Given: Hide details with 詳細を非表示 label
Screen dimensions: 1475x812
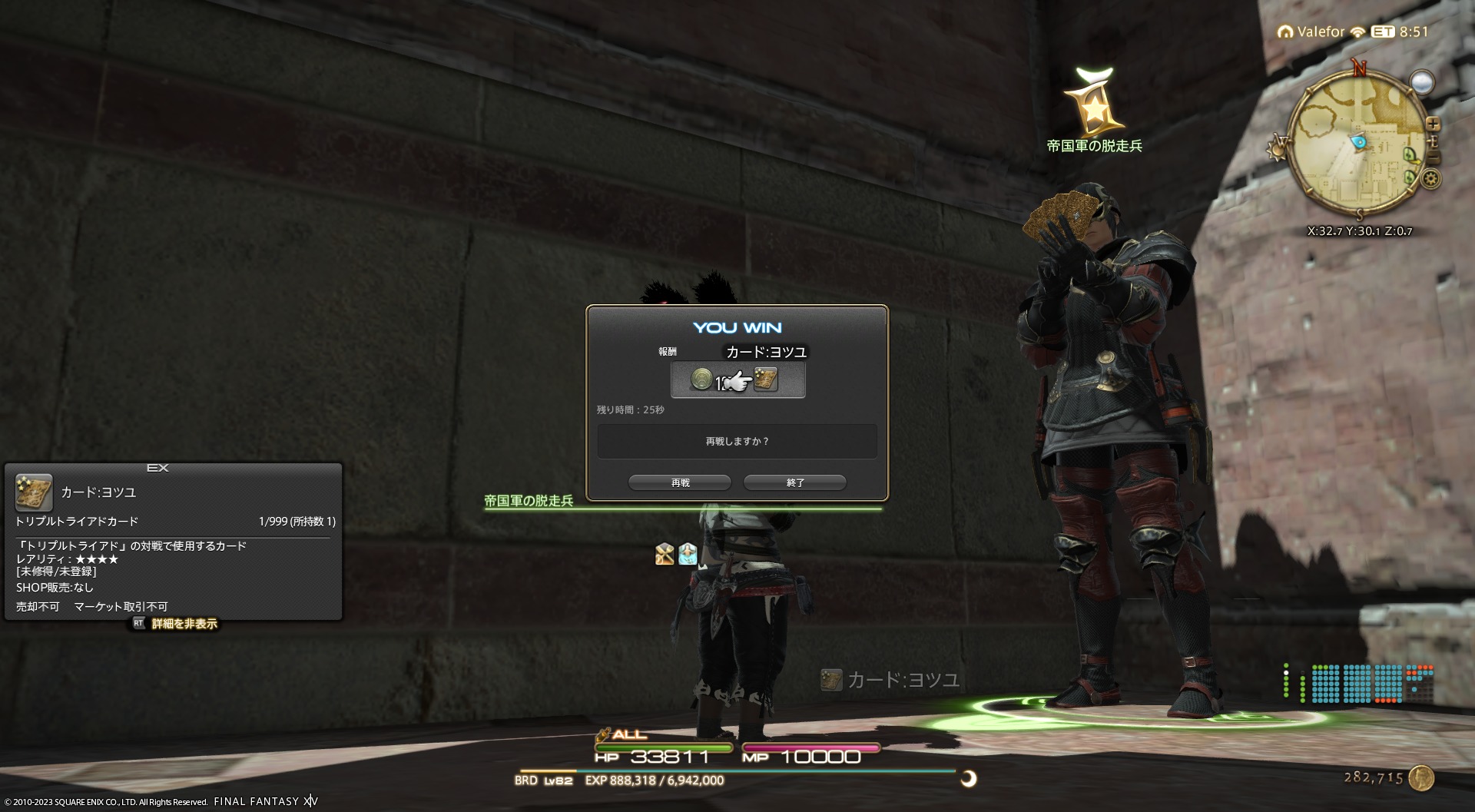Looking at the screenshot, I should (184, 624).
